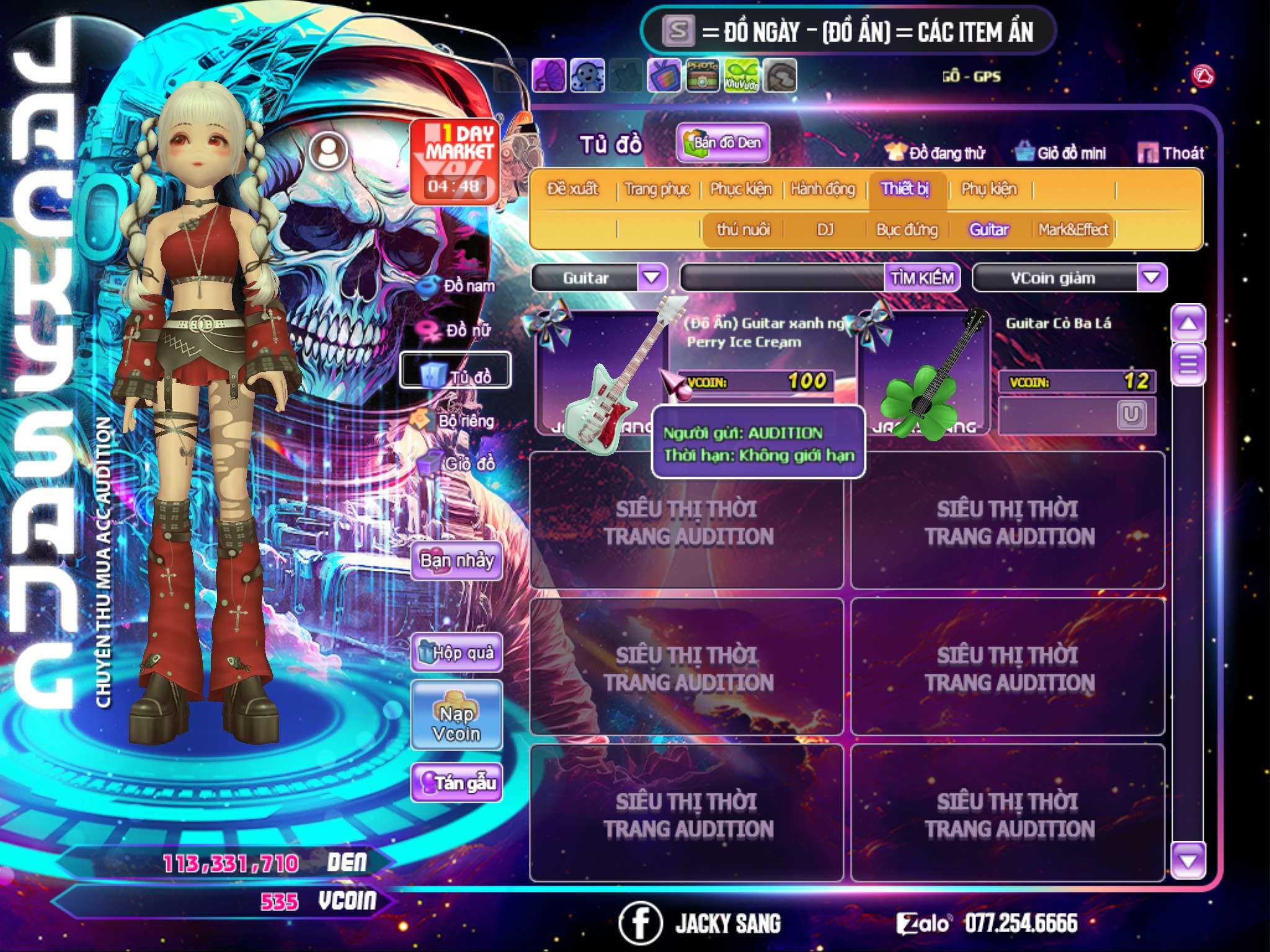
Task: Switch to the Trang phục tab
Action: (x=657, y=188)
